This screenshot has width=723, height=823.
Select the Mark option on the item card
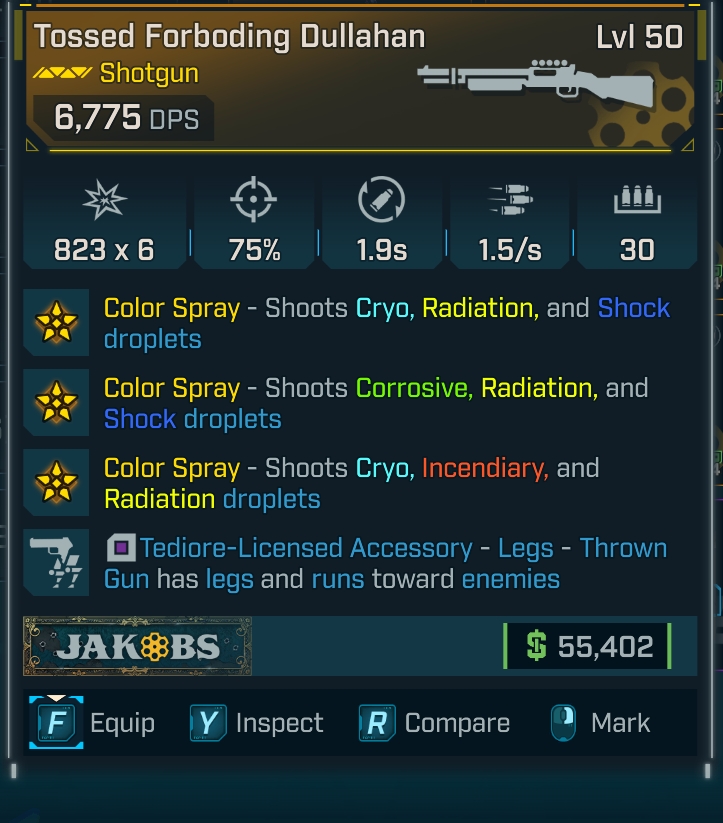(x=600, y=723)
